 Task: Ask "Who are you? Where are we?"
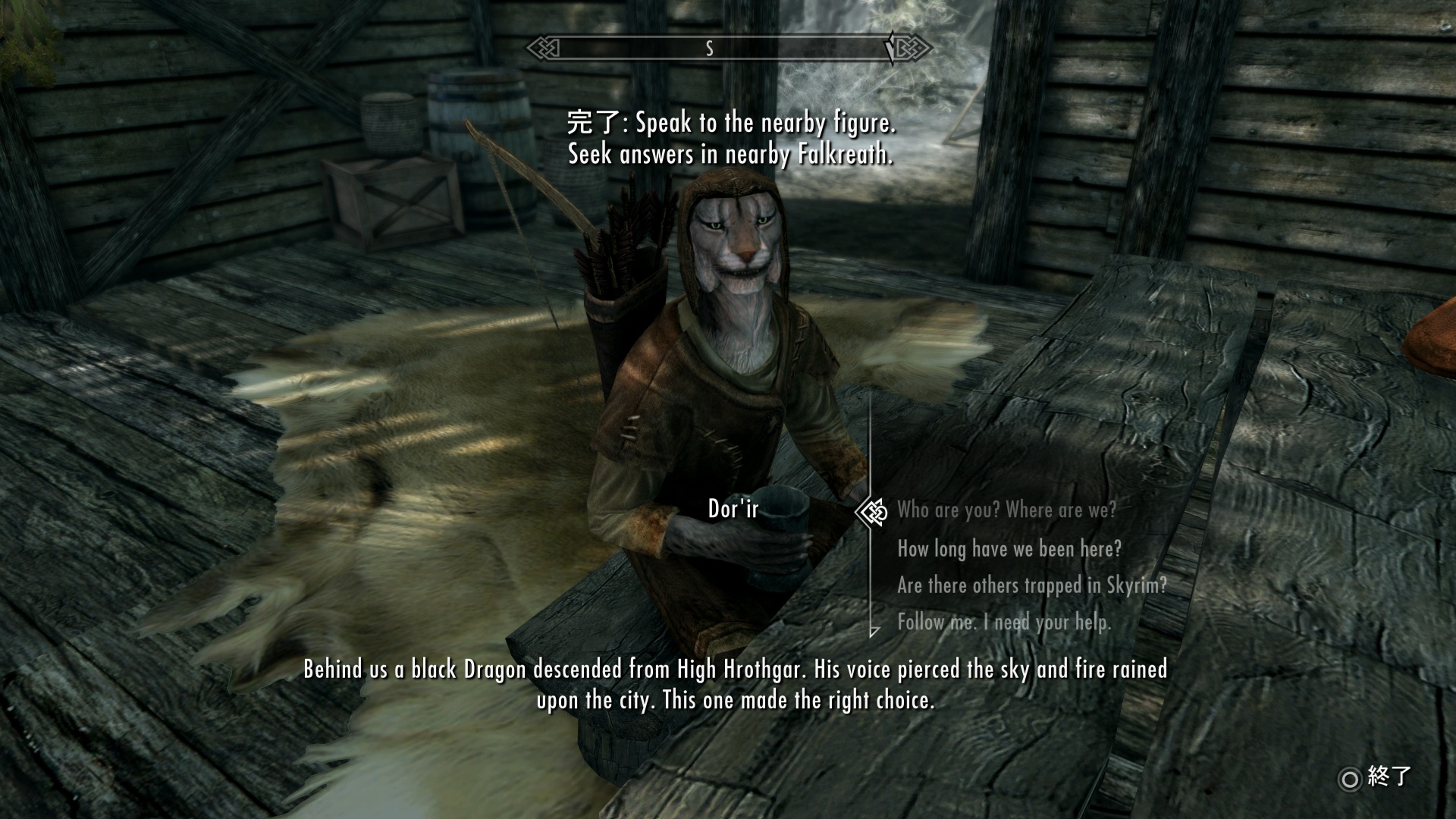1006,510
